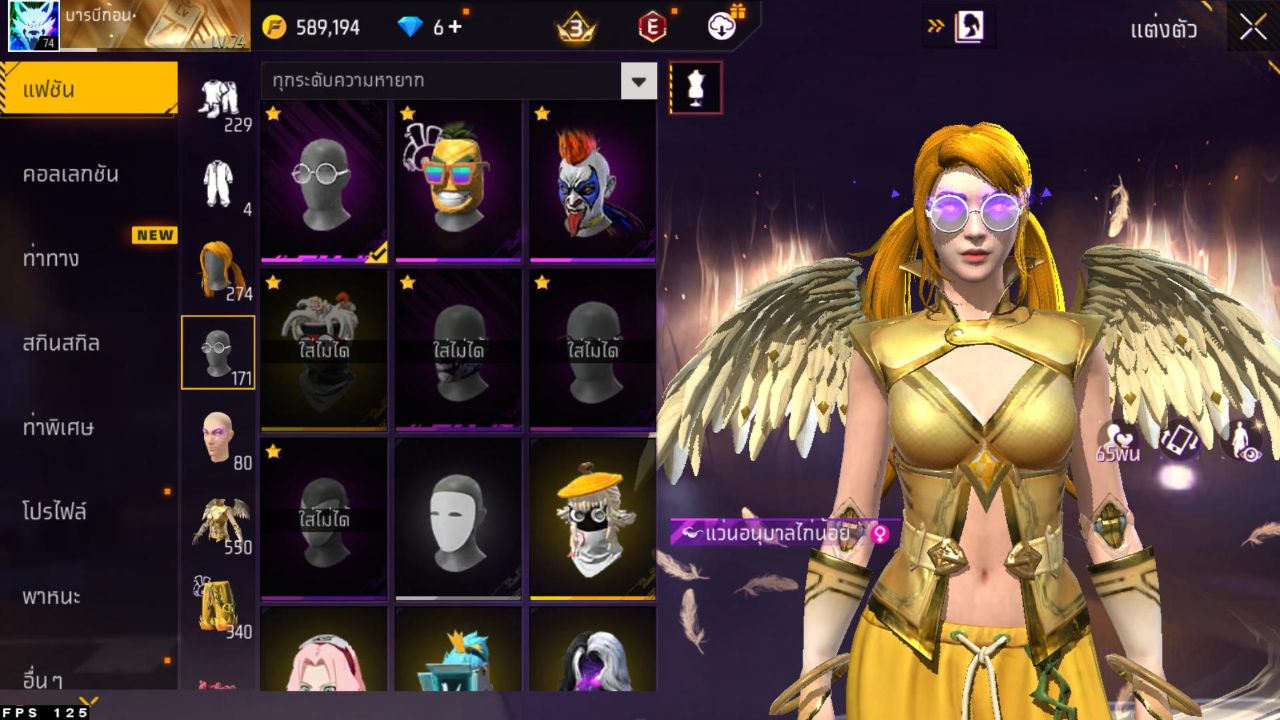
Task: Close the wardrobe screen with the X
Action: [1253, 28]
